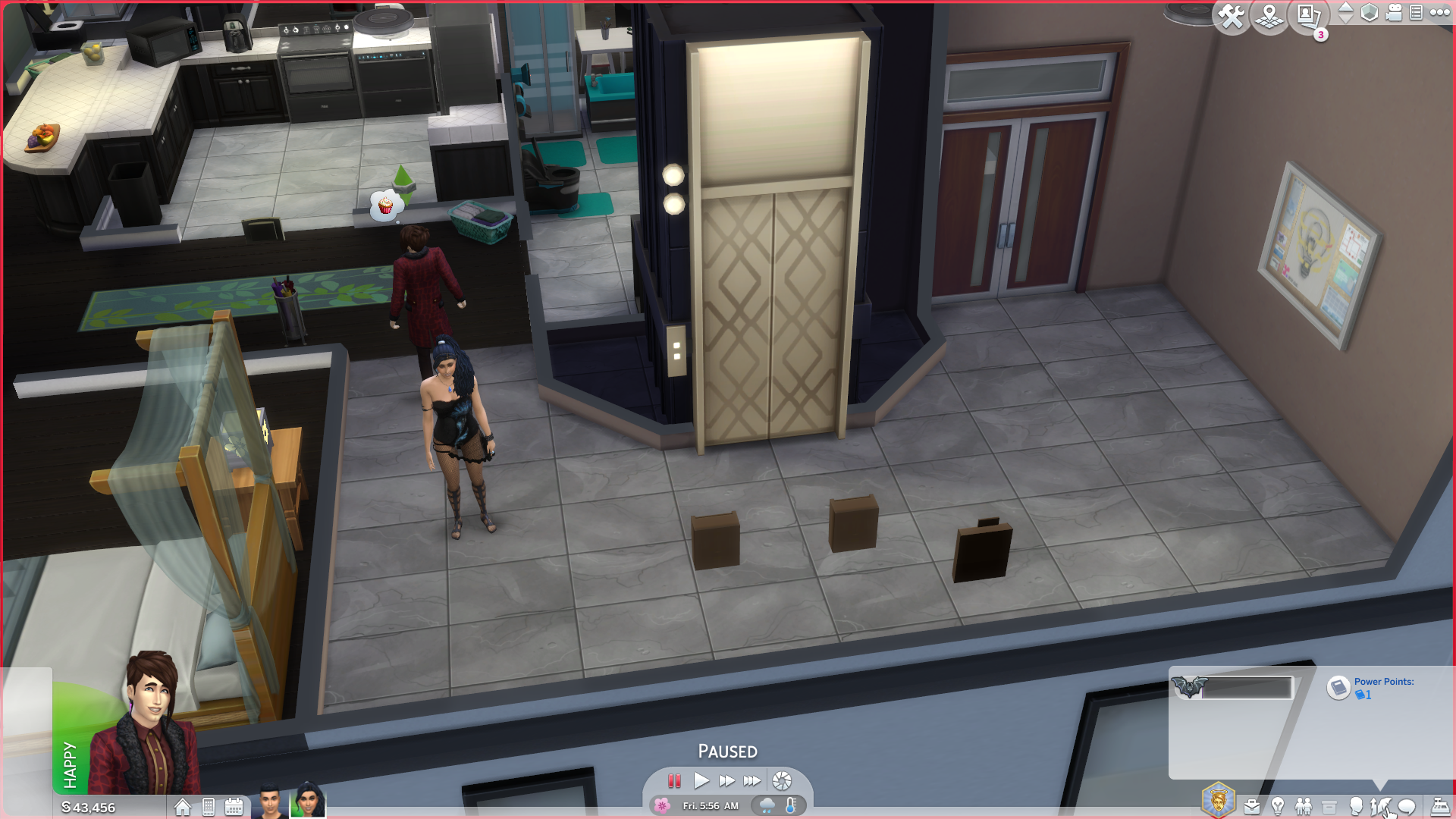Open the Simology panel
This screenshot has height=819, width=1456.
(x=1357, y=806)
